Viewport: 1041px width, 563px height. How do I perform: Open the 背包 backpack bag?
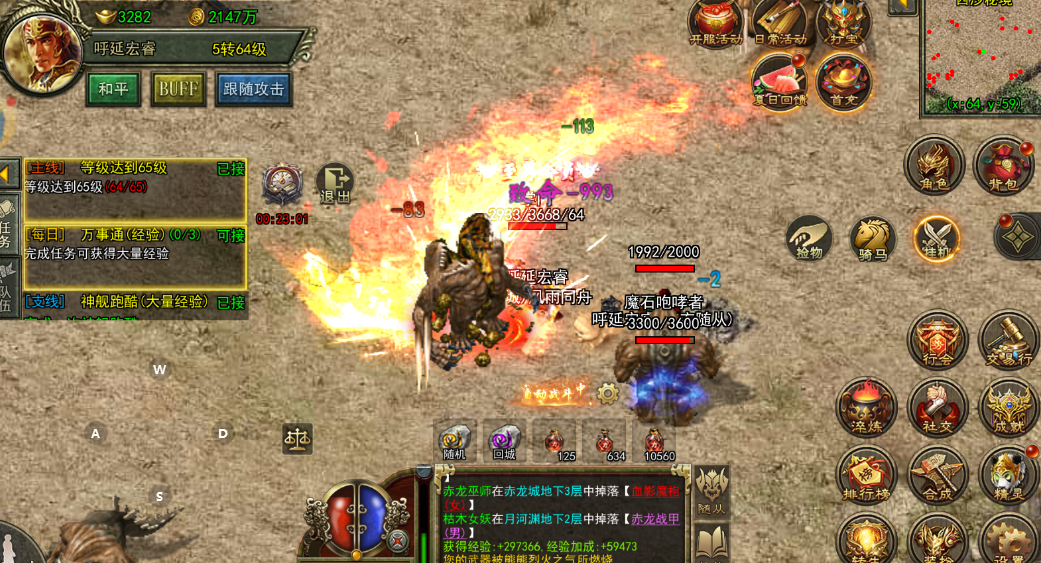[1003, 165]
